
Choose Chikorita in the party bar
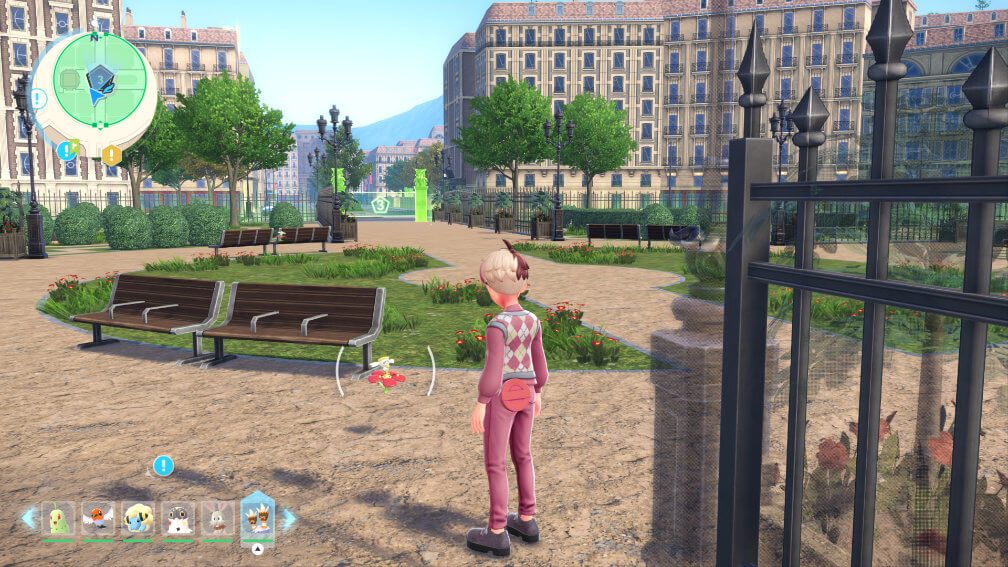point(58,519)
